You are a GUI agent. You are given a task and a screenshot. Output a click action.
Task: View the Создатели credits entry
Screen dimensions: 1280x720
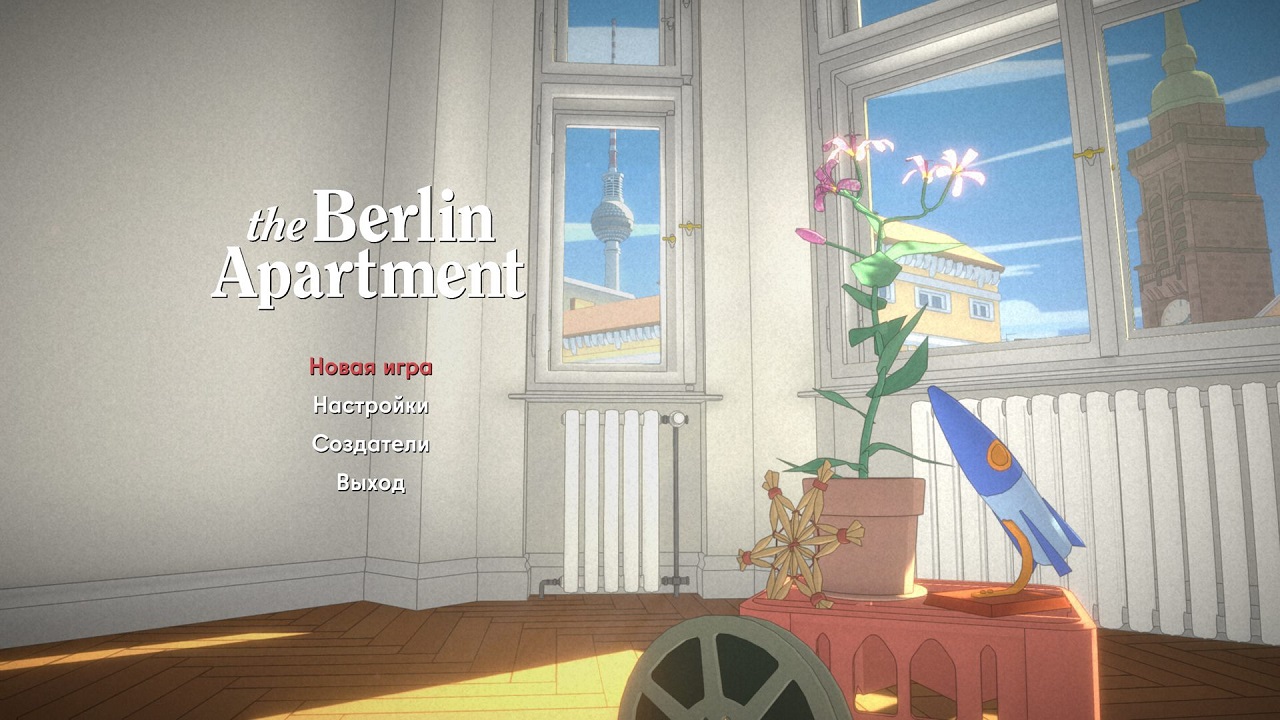coord(371,447)
